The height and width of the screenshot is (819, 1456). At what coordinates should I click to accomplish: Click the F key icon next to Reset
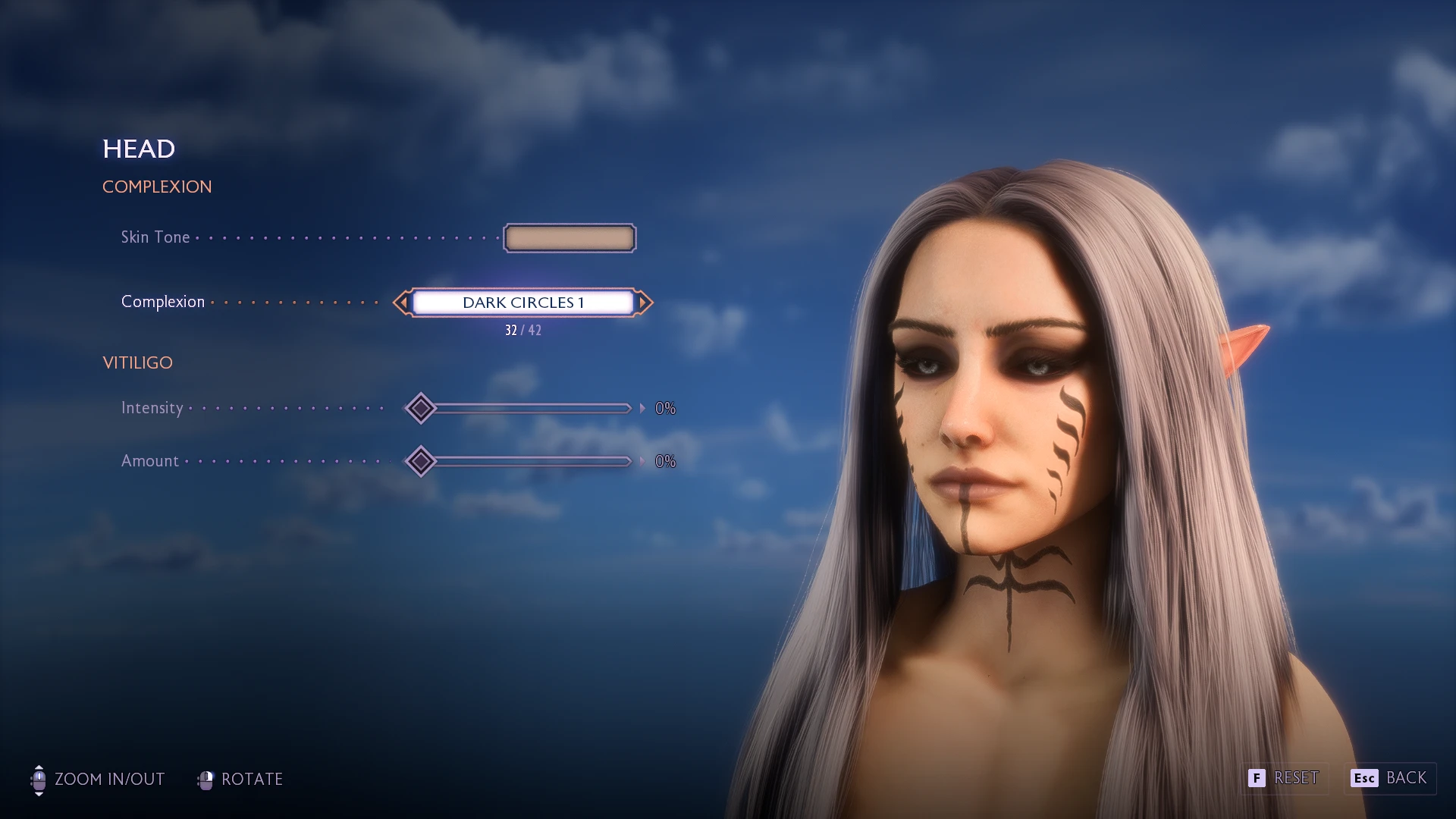point(1257,778)
